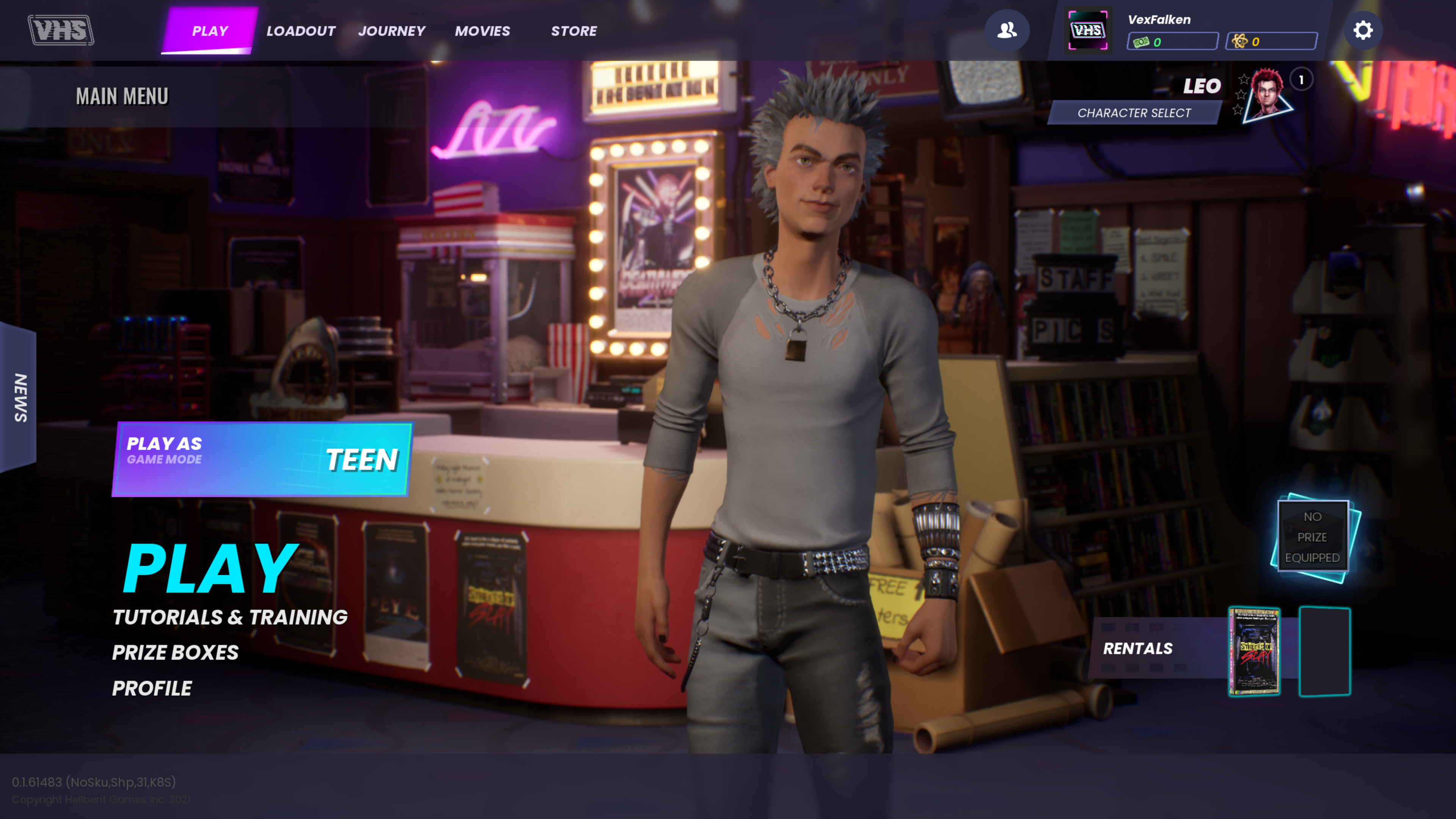Viewport: 1456px width, 819px height.
Task: Open the Loadout tab
Action: click(x=301, y=30)
